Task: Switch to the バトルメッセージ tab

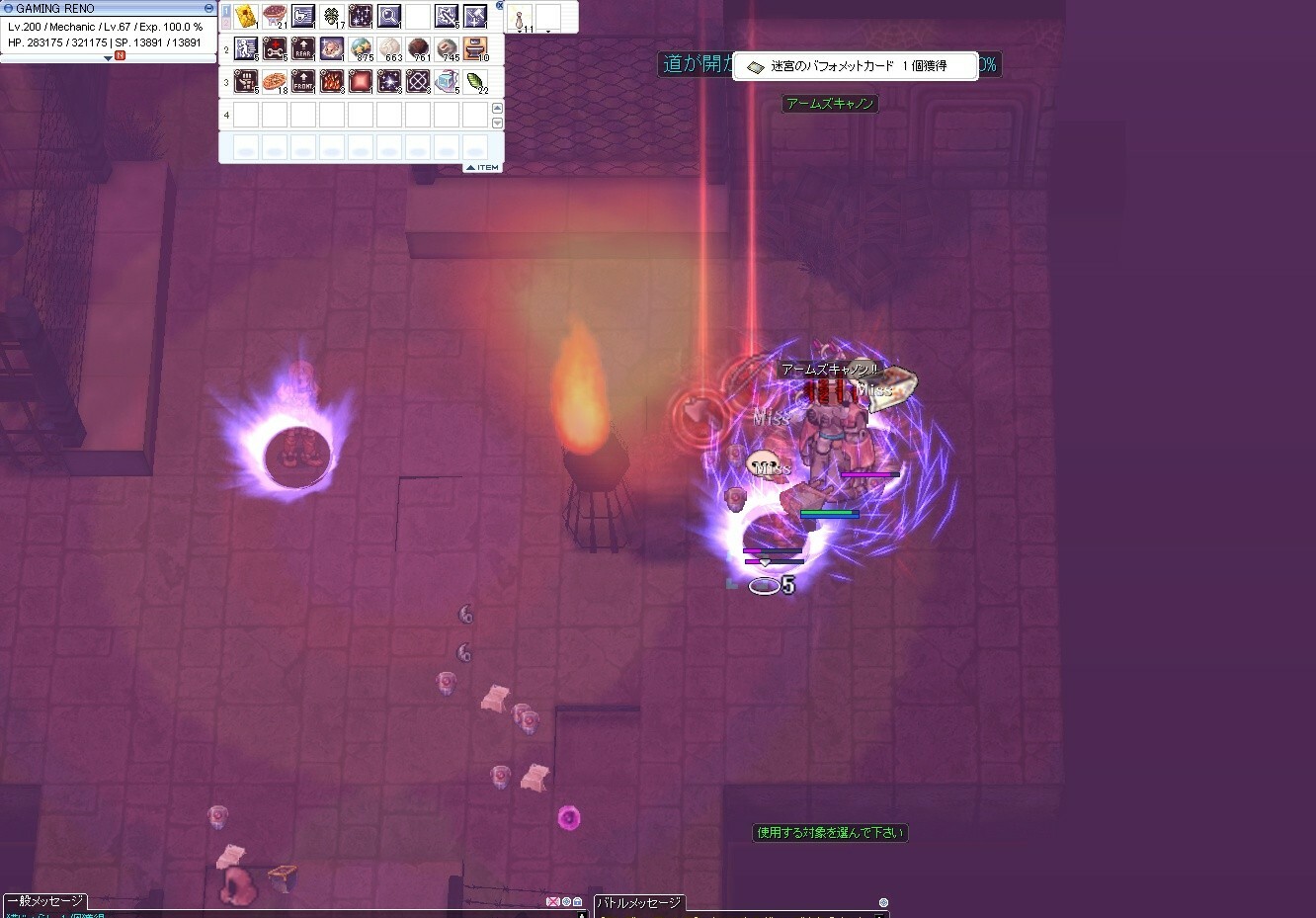Action: (639, 903)
